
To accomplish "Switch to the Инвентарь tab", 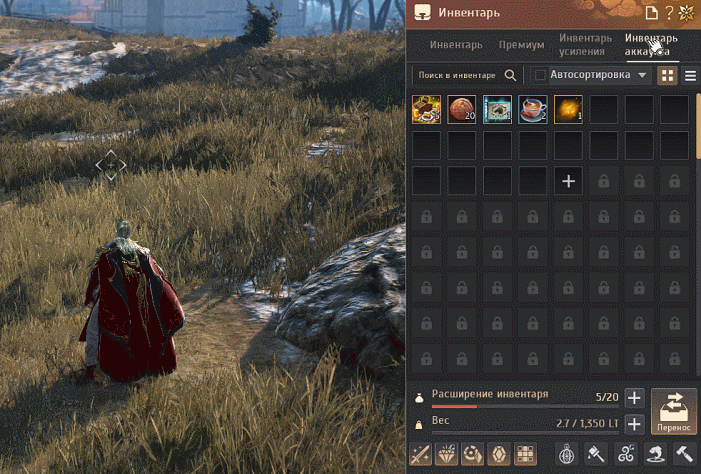I will (x=456, y=45).
